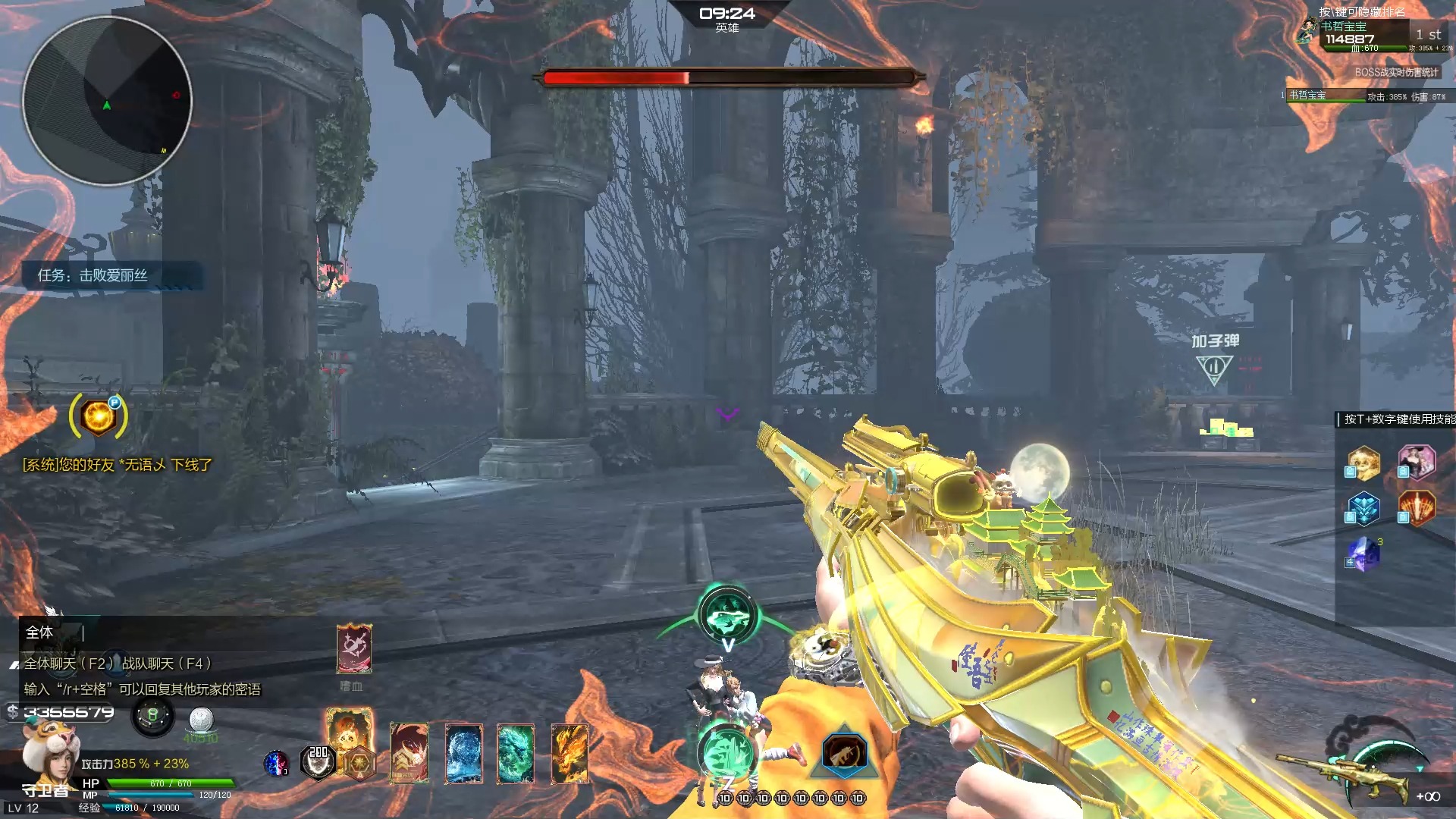Image resolution: width=1456 pixels, height=819 pixels.
Task: Pick the golden flame beast card
Action: [x=570, y=753]
